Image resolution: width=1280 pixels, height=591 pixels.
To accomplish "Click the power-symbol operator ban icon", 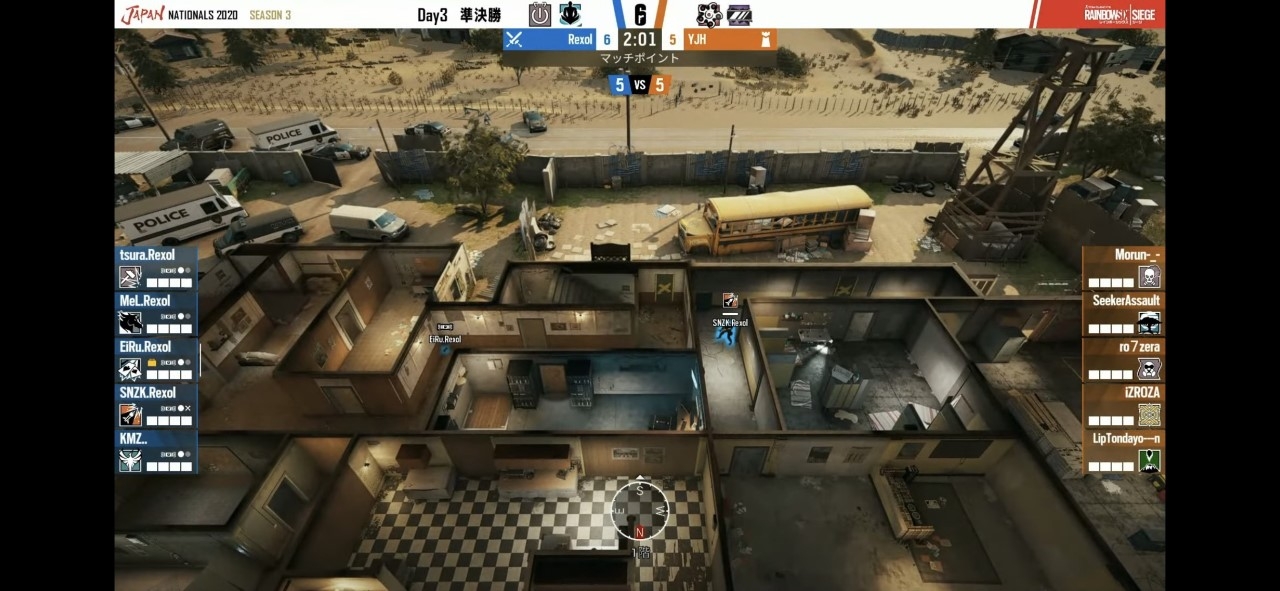I will coord(540,15).
